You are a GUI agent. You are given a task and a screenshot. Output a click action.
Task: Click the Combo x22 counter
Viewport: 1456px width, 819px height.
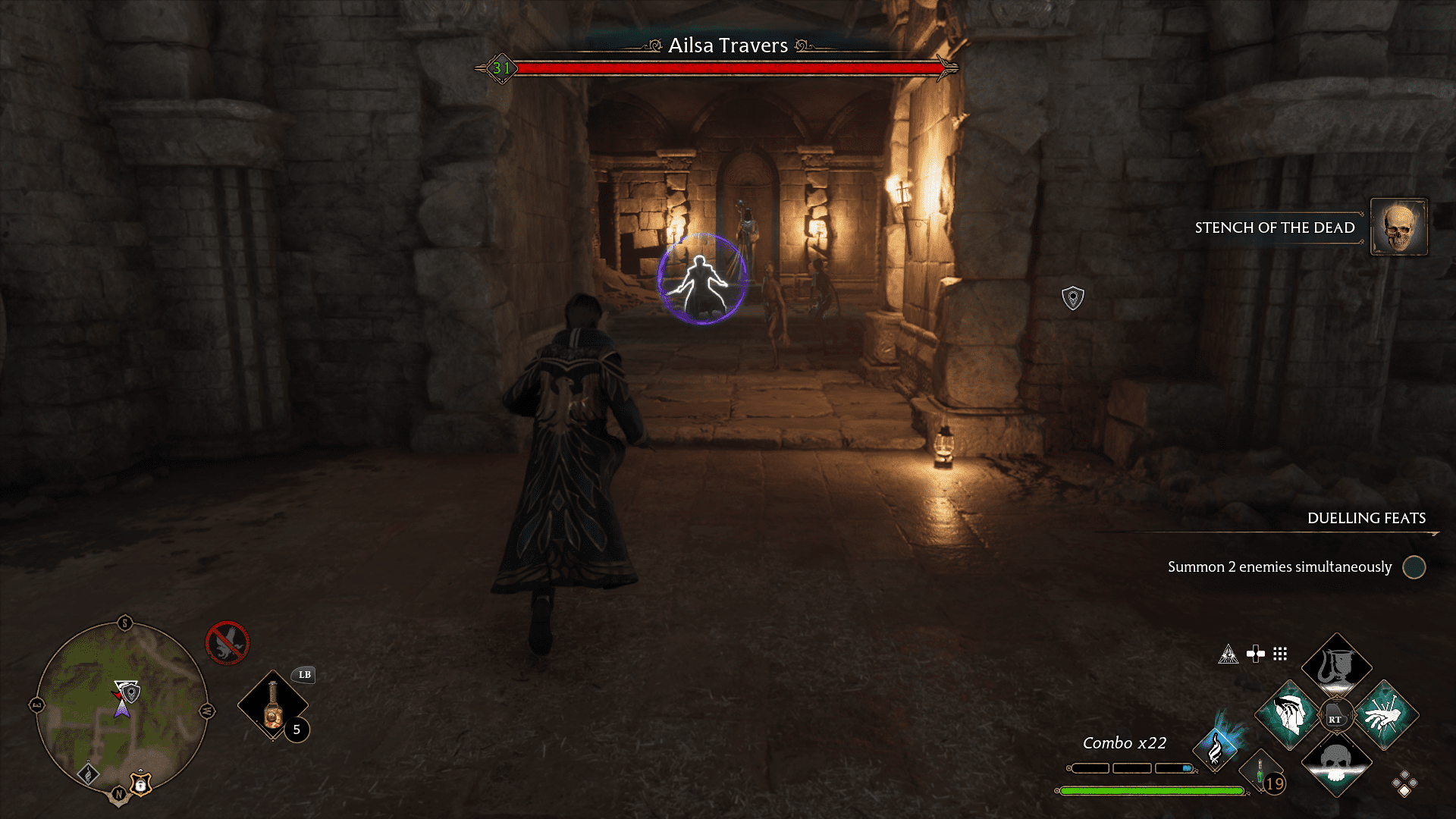1122,743
